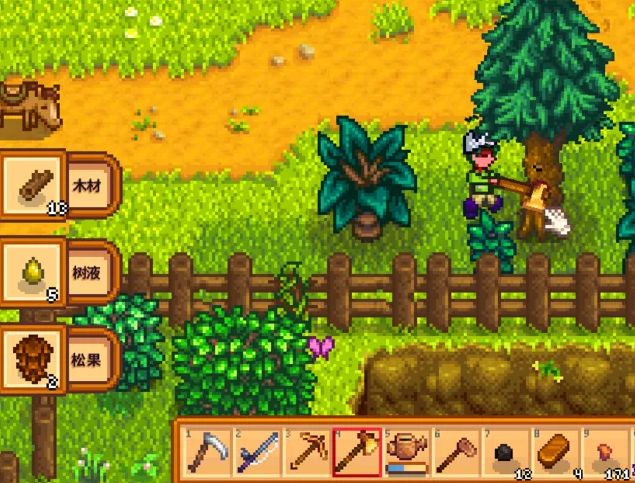Click the highlighted axe slot

coord(356,453)
